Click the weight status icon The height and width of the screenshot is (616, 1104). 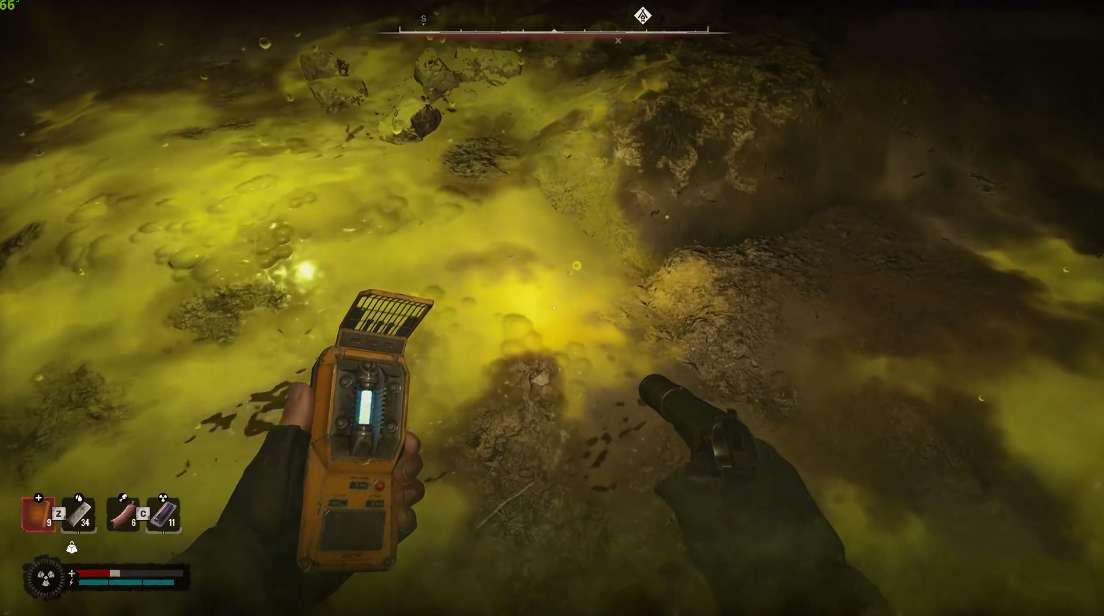(x=71, y=547)
